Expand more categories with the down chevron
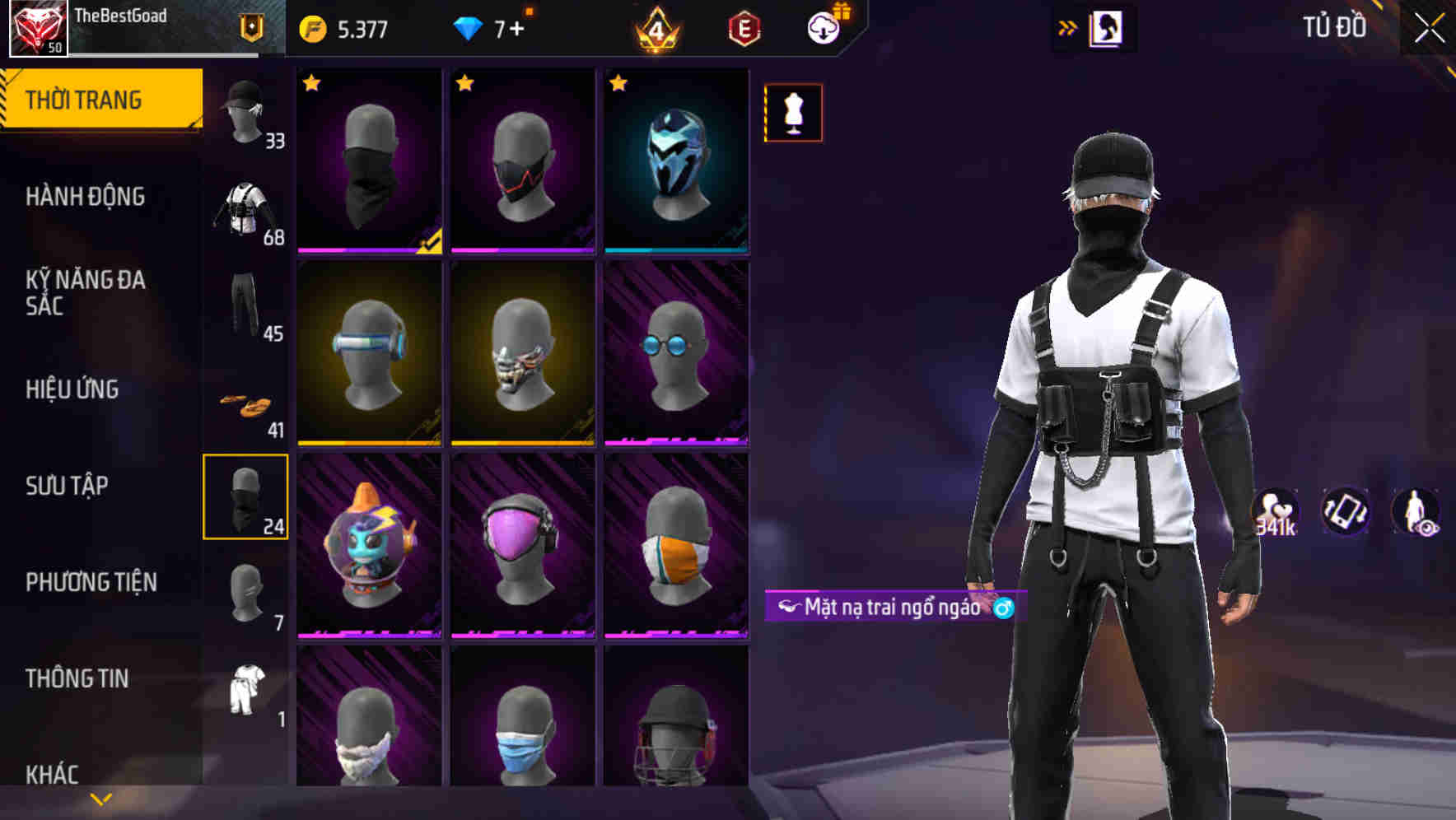The height and width of the screenshot is (820, 1456). tap(100, 797)
